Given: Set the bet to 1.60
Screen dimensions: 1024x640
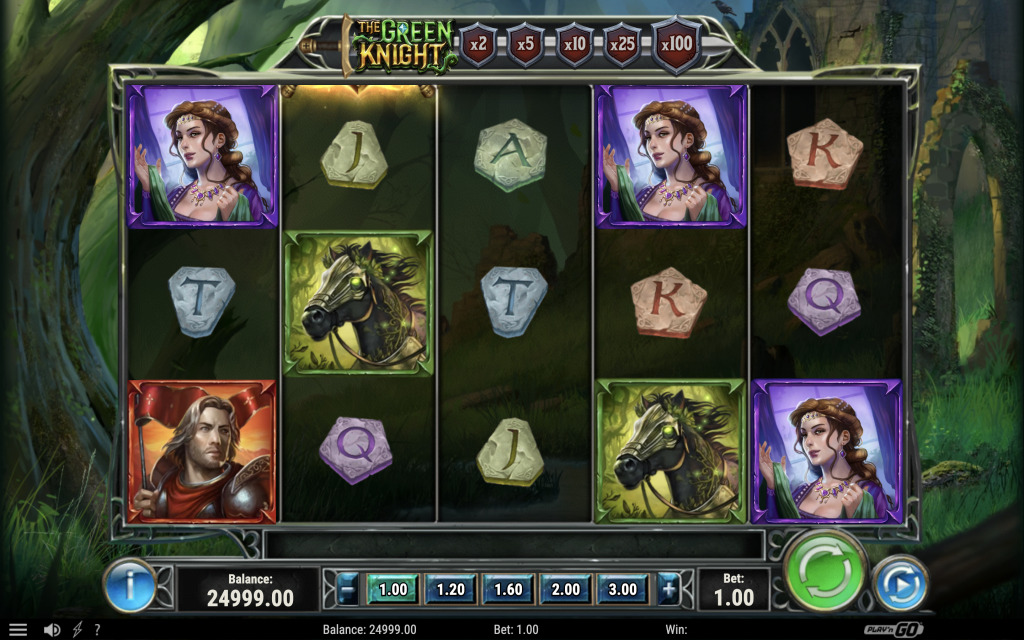Looking at the screenshot, I should coord(508,589).
